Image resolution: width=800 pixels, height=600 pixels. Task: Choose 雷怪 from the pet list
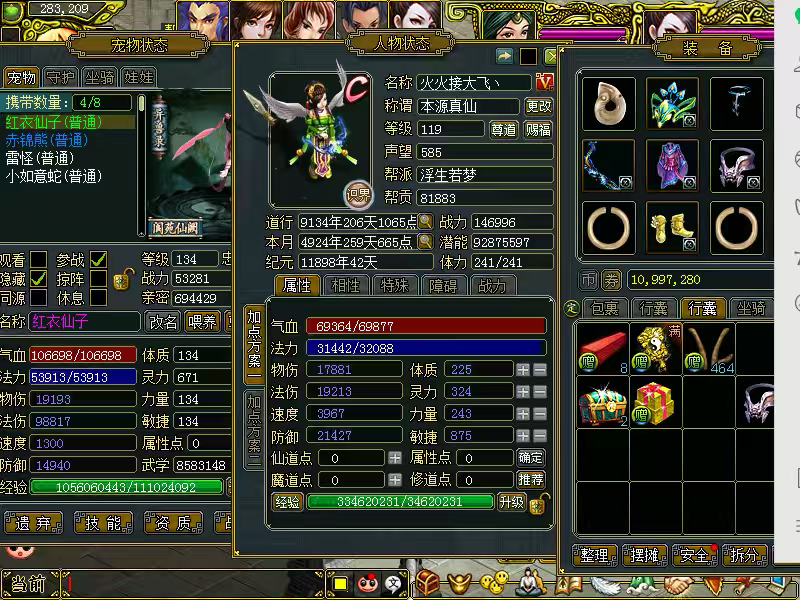tap(40, 158)
